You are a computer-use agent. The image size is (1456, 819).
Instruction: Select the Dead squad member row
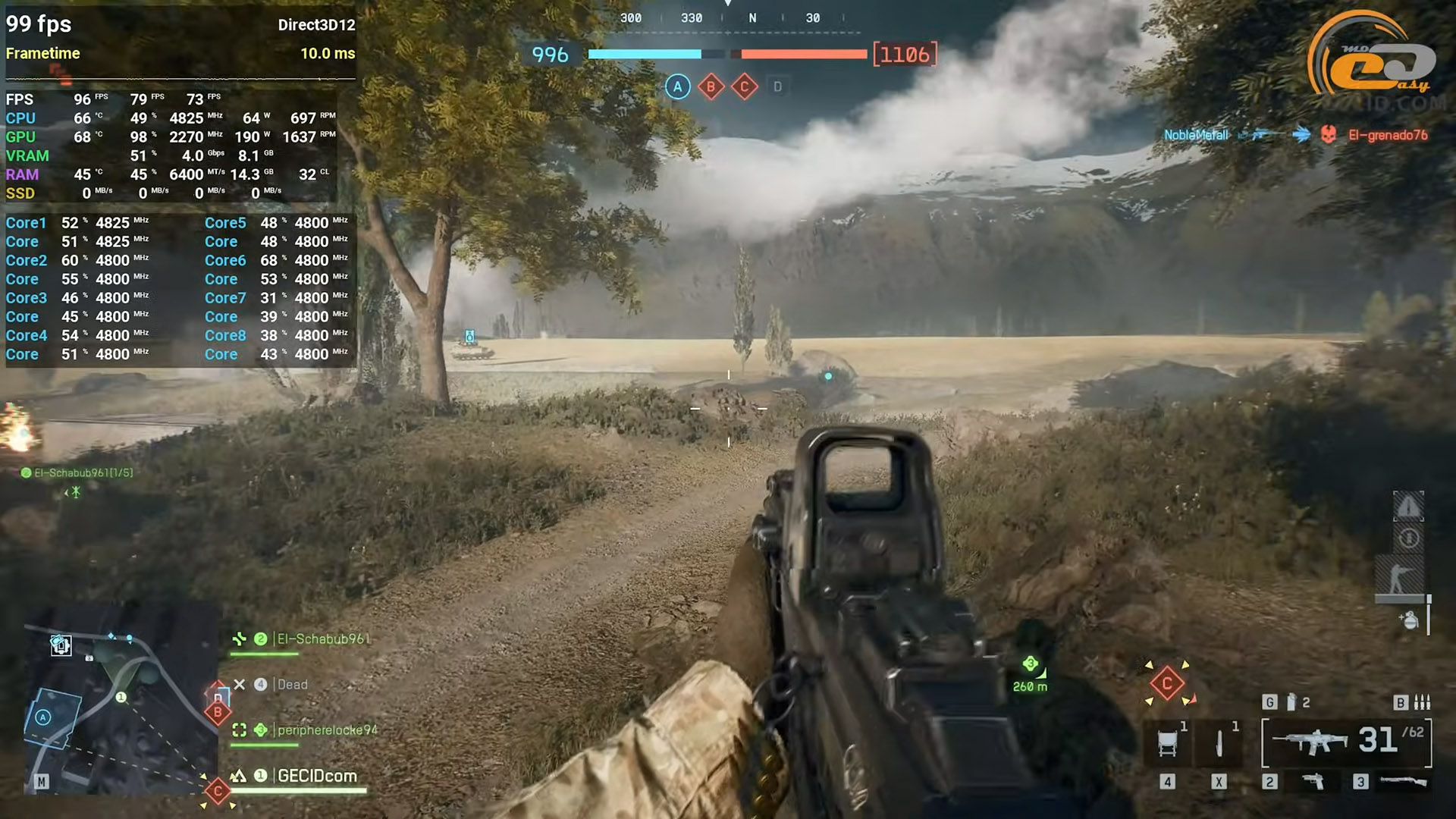click(292, 685)
